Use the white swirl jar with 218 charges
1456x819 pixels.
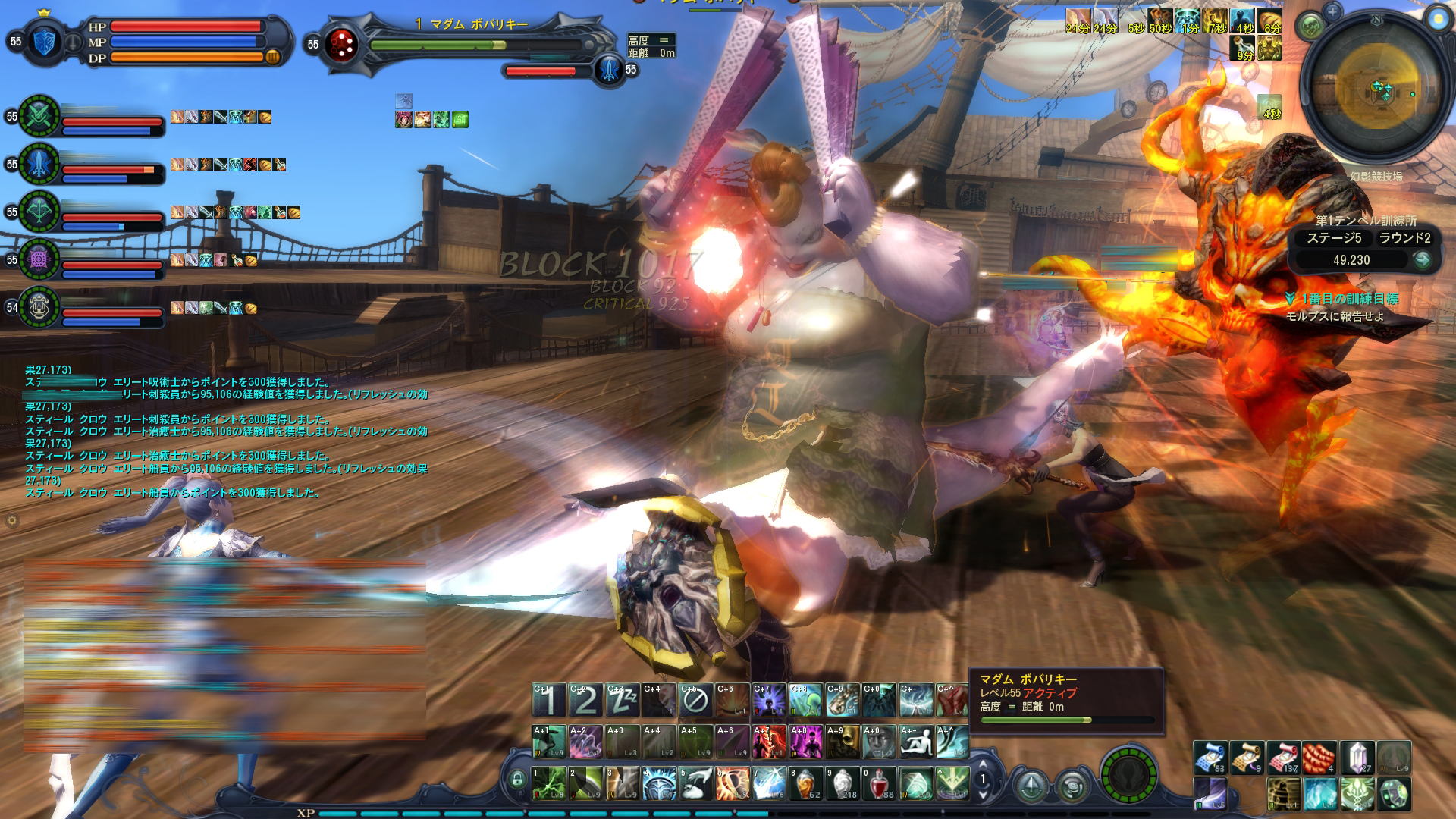842,783
